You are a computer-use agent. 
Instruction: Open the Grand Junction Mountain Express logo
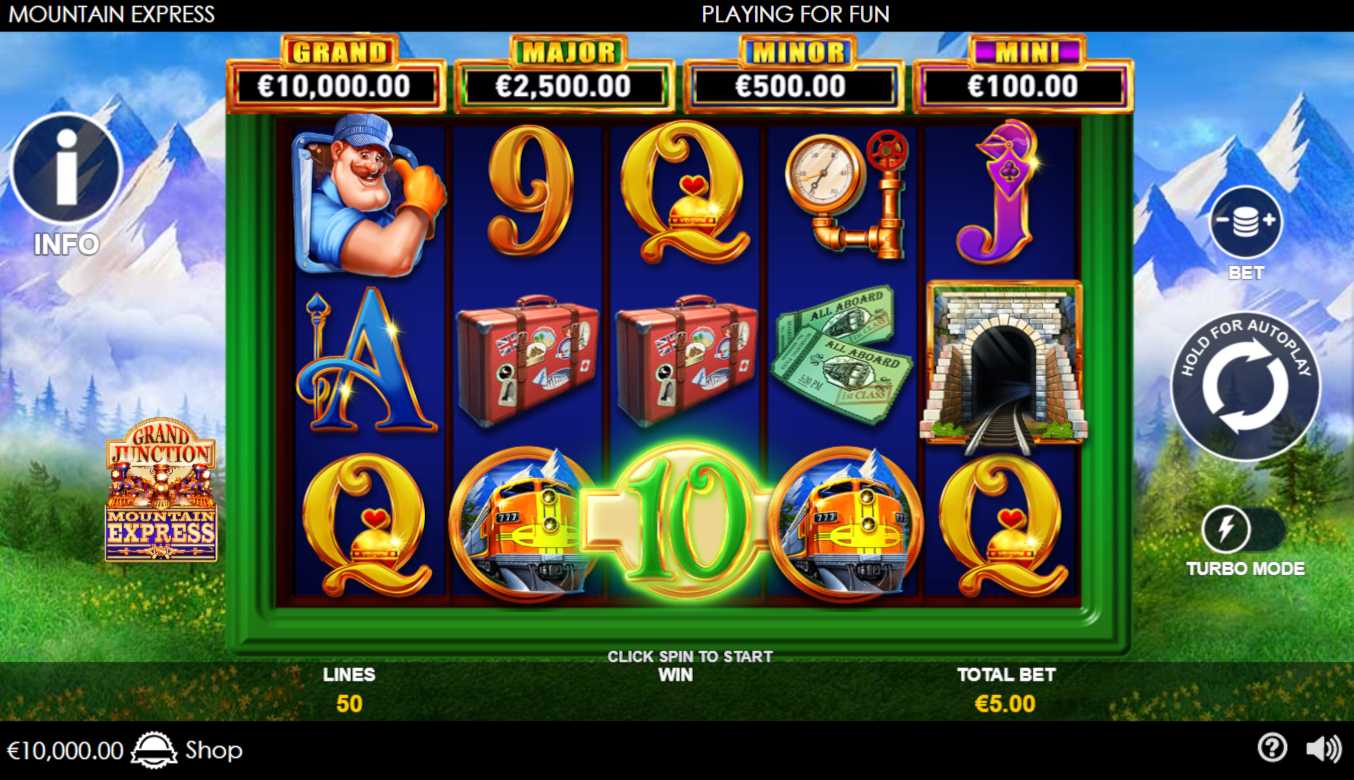(161, 489)
